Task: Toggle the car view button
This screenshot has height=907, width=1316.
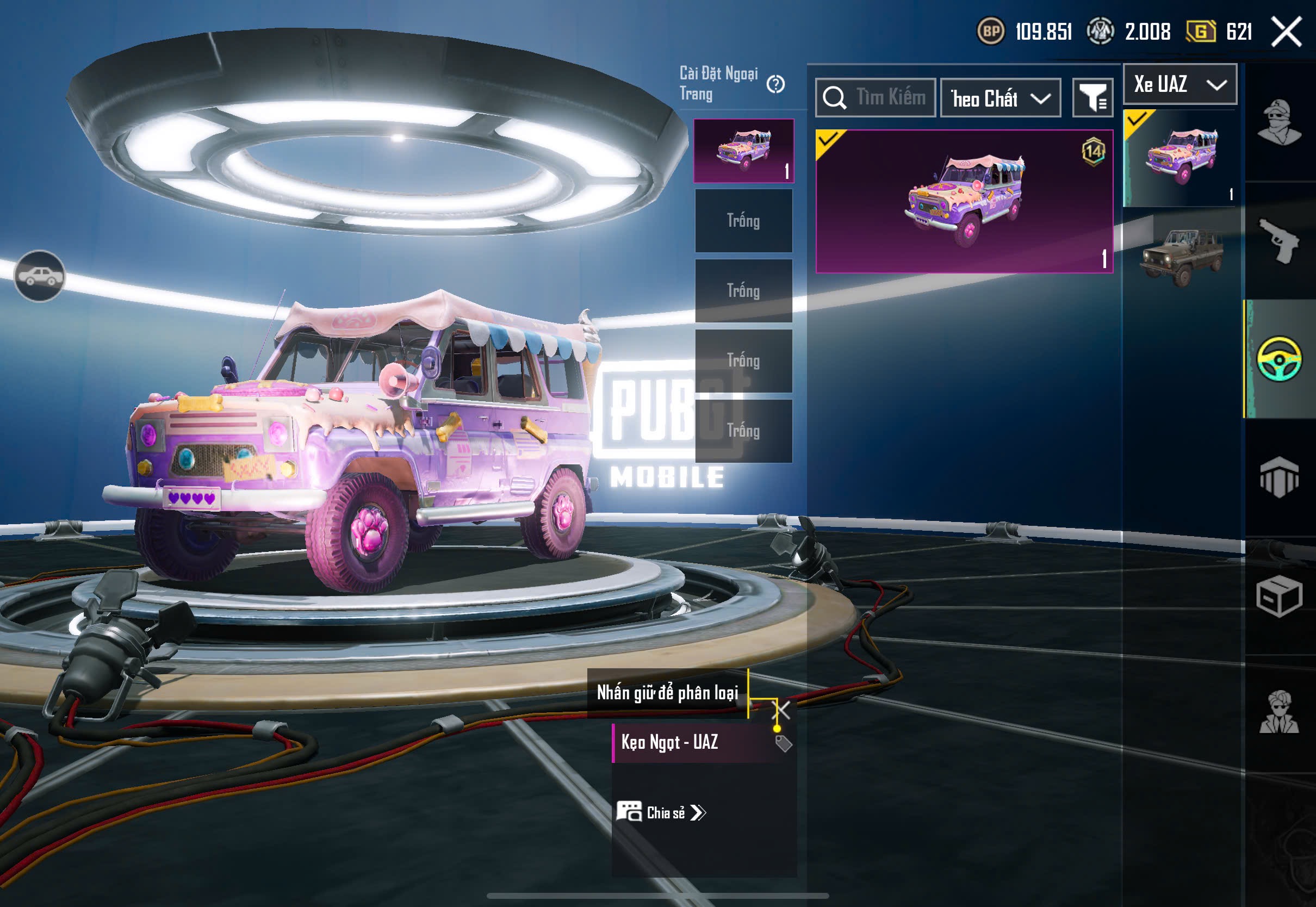Action: point(39,276)
